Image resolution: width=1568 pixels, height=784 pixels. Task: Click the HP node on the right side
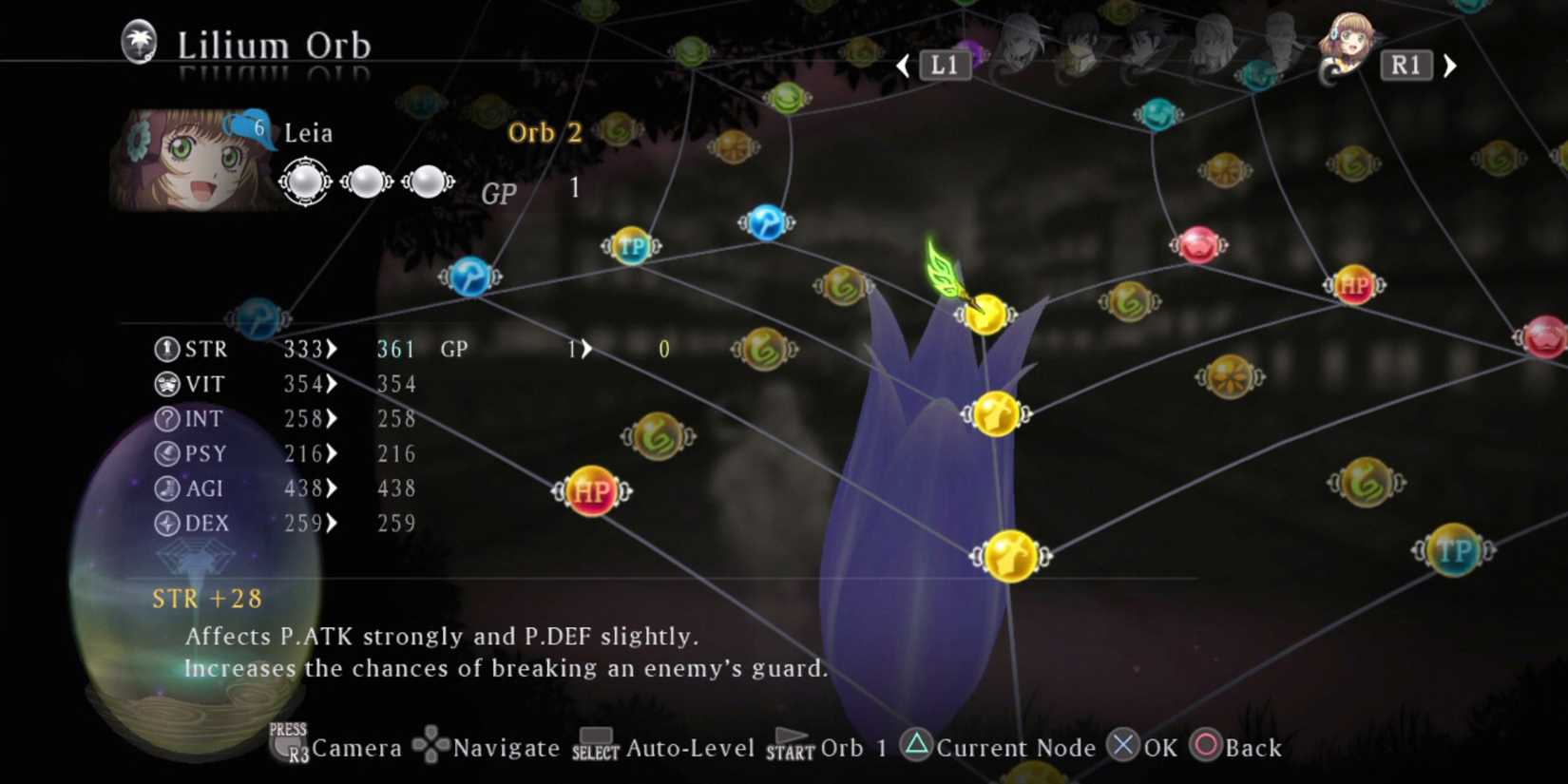(x=1353, y=285)
